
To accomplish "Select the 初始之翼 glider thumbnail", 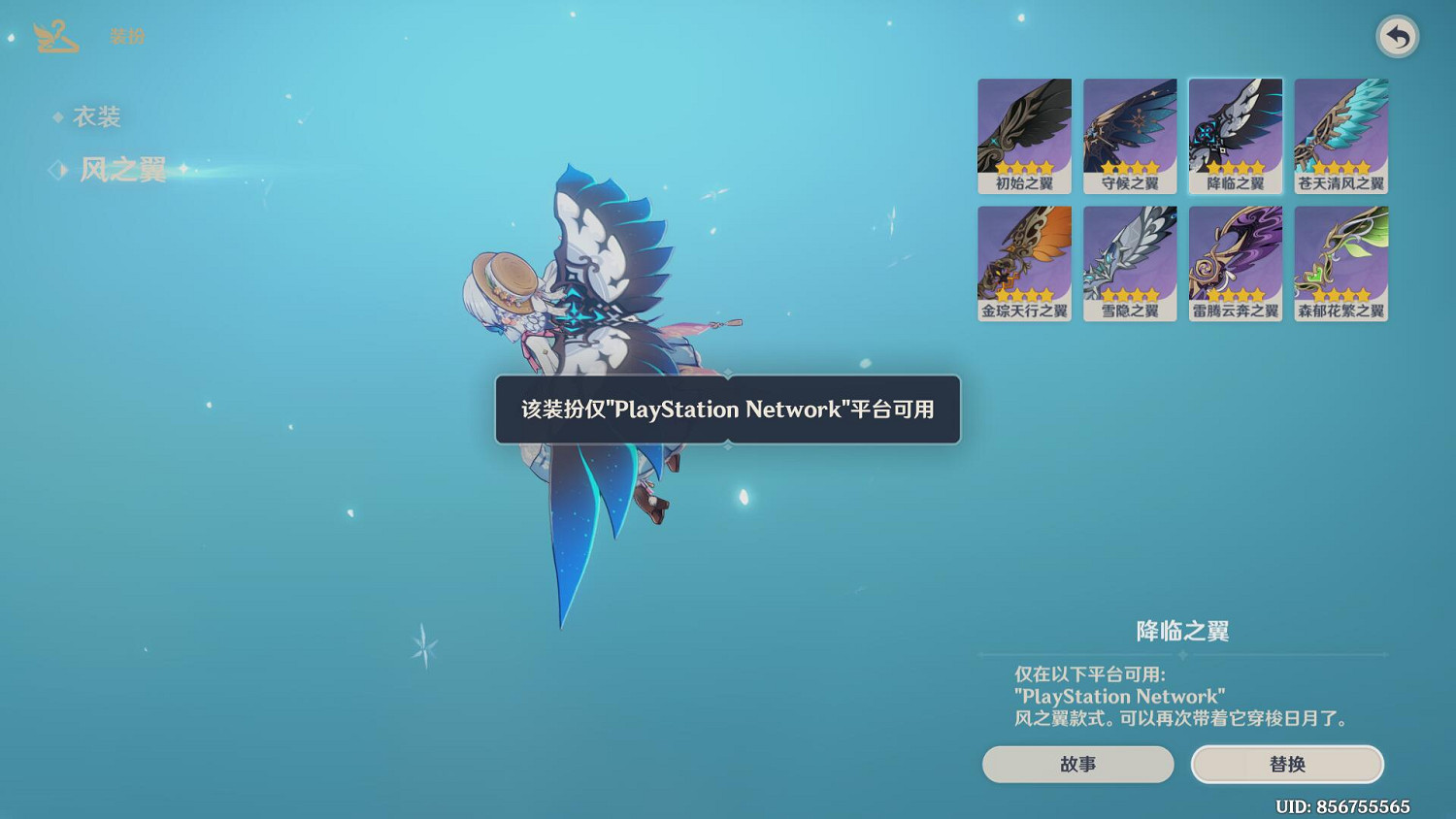I will 1024,136.
